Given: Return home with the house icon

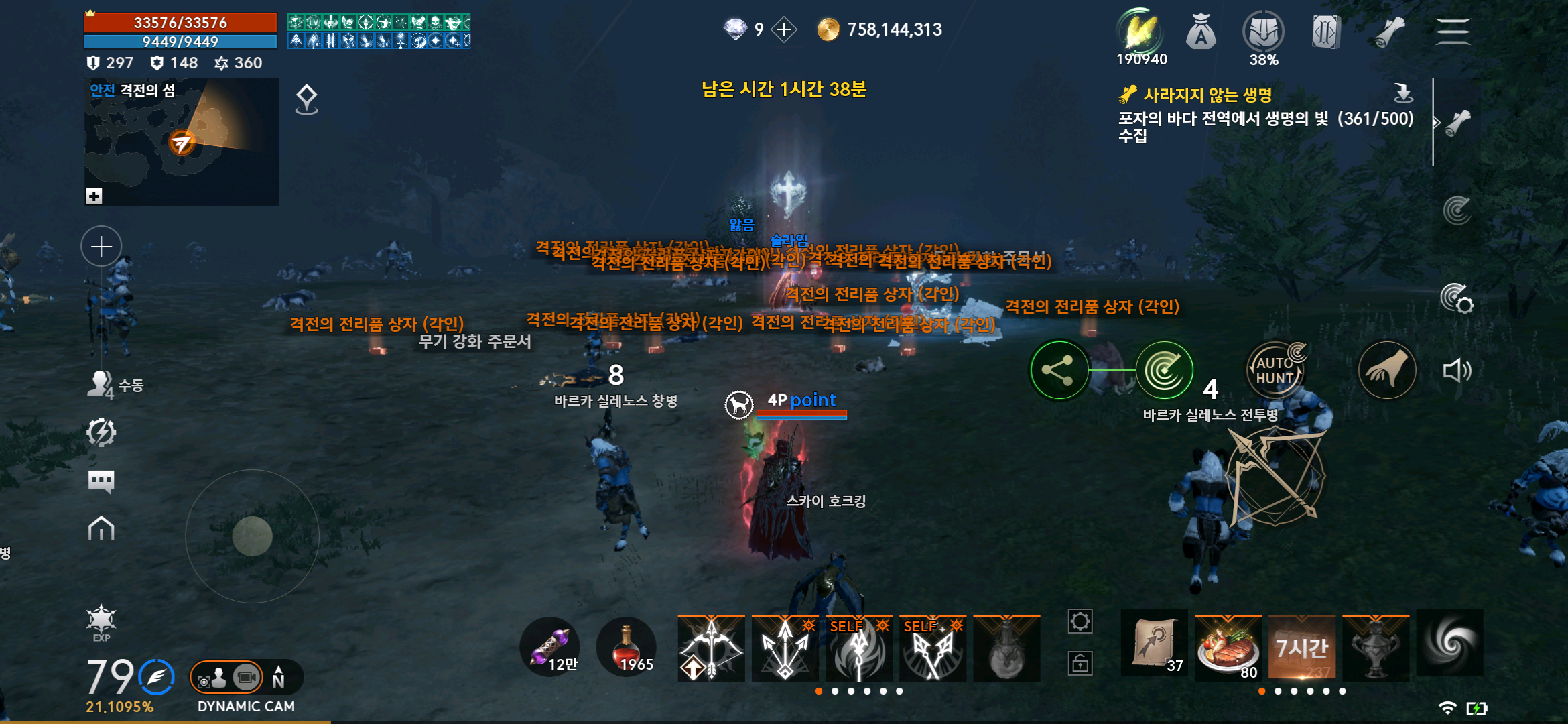Looking at the screenshot, I should (101, 528).
